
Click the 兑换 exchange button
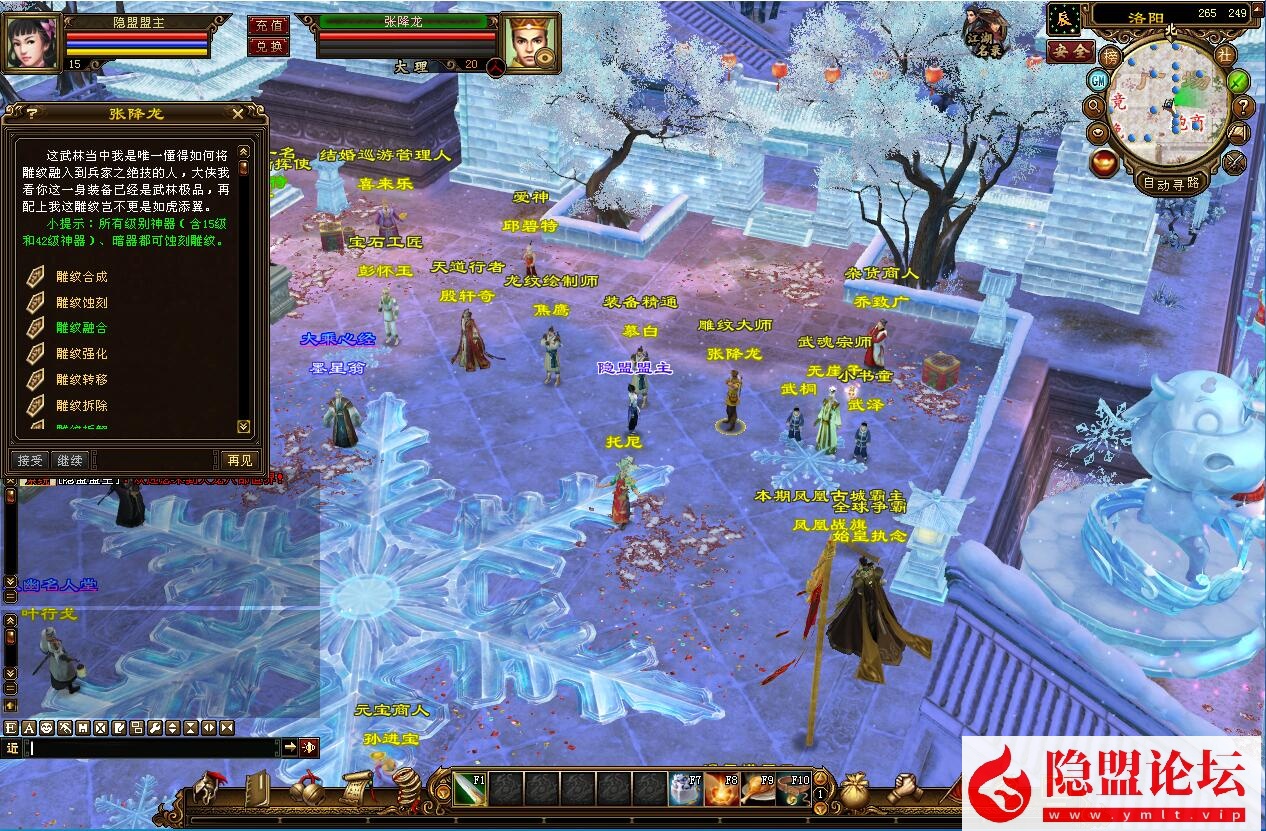pos(267,46)
